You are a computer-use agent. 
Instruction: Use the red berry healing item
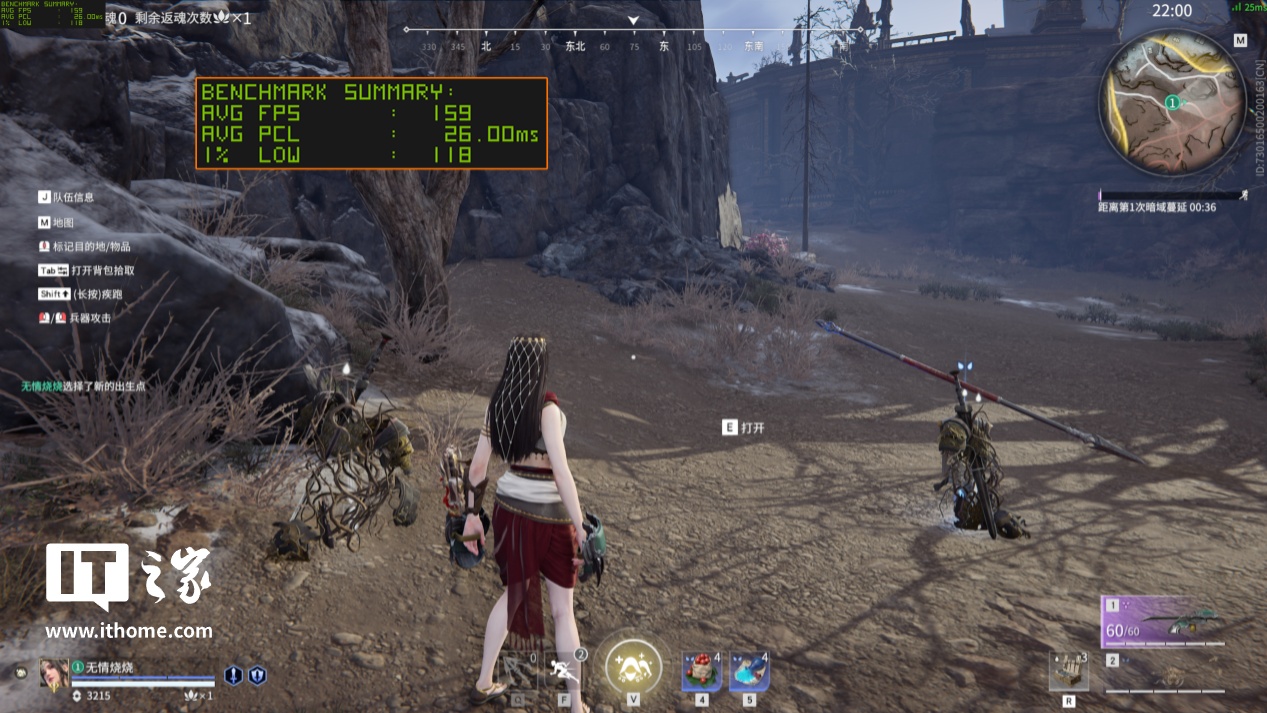(x=701, y=670)
